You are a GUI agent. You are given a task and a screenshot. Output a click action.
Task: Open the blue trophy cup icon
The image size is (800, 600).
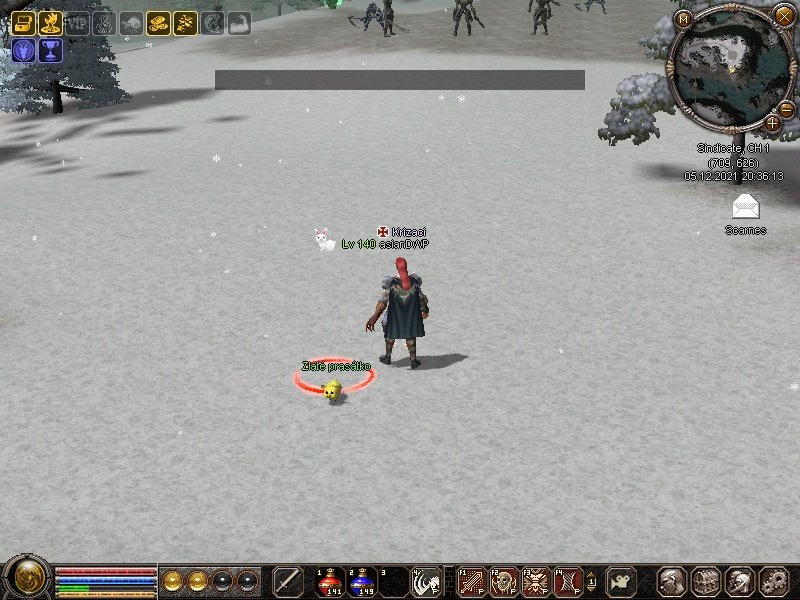click(x=50, y=50)
